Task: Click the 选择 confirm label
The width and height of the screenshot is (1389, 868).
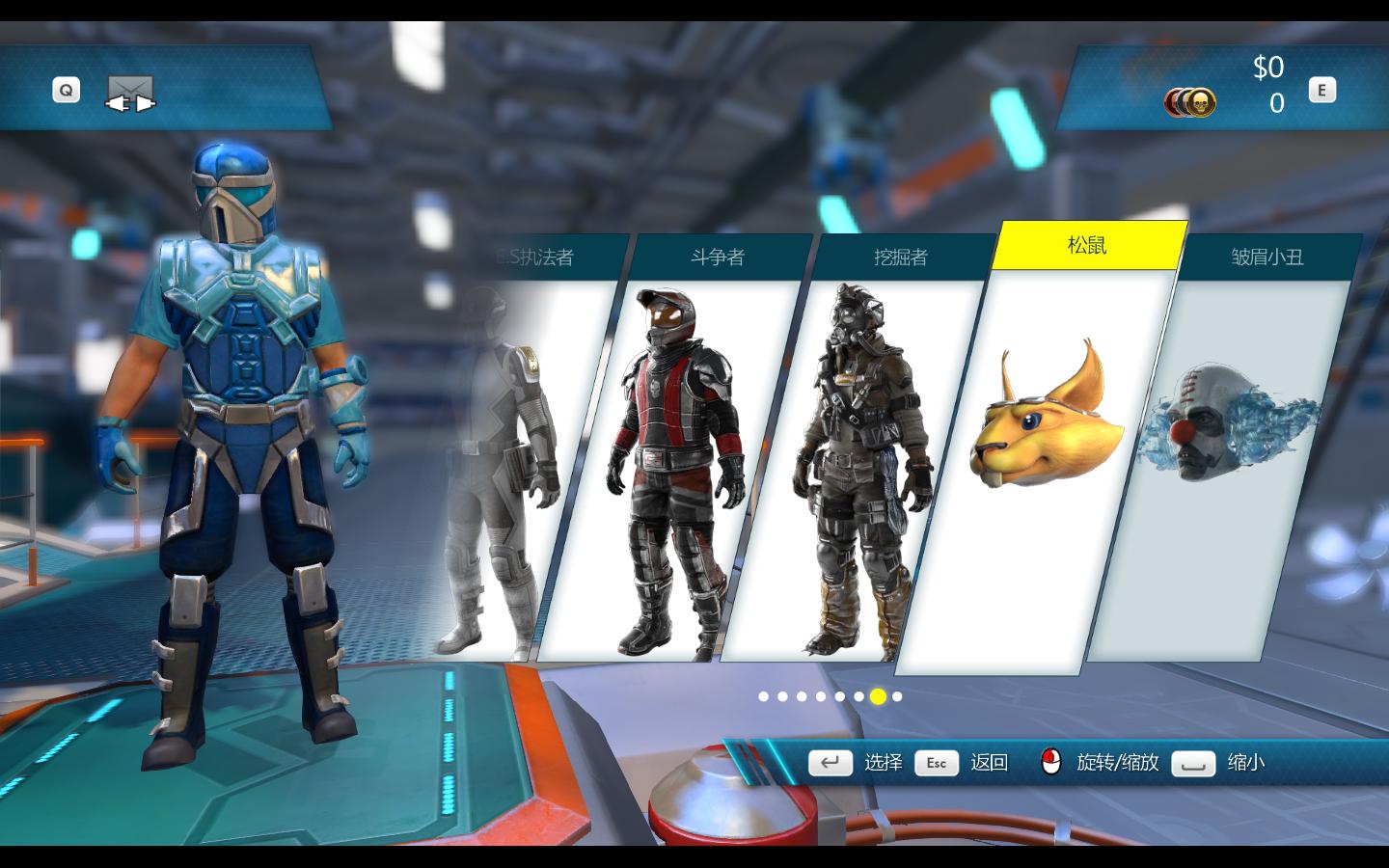Action: [x=885, y=763]
